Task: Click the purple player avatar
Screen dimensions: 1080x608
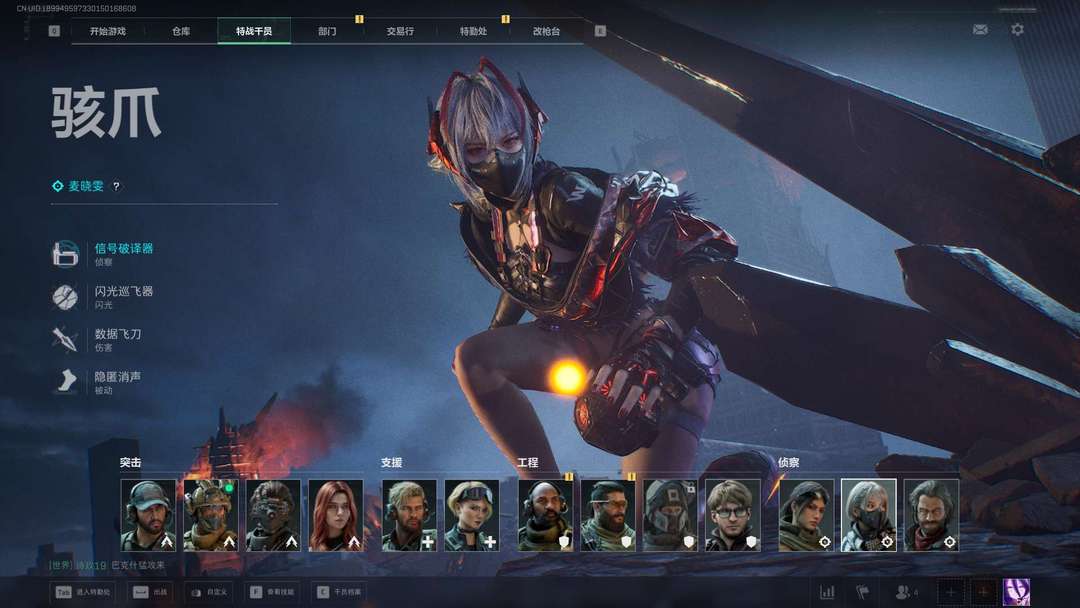Action: coord(1016,592)
